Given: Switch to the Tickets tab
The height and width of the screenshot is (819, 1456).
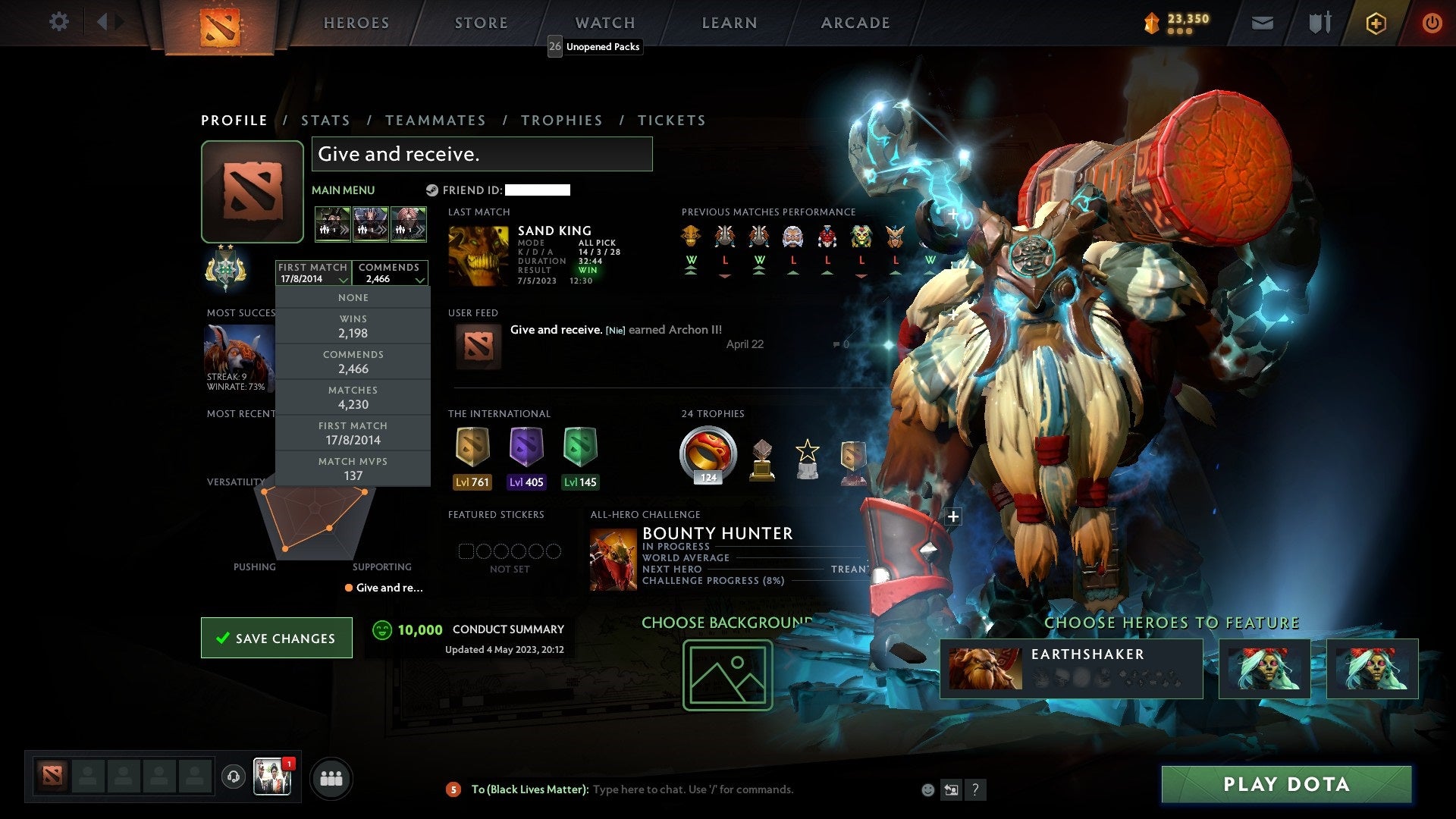Looking at the screenshot, I should click(x=671, y=121).
